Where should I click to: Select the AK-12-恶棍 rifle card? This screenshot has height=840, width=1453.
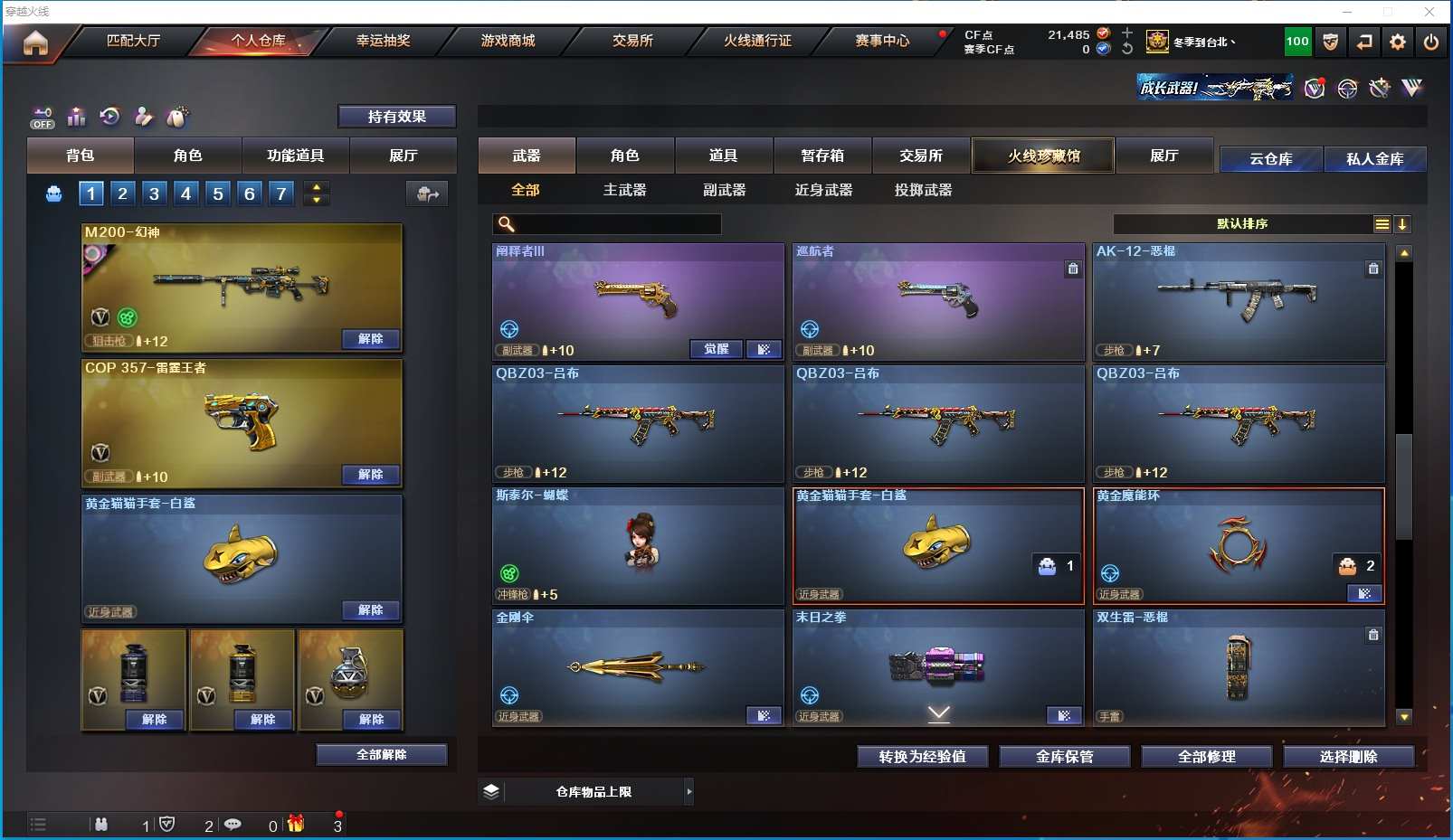point(1238,301)
